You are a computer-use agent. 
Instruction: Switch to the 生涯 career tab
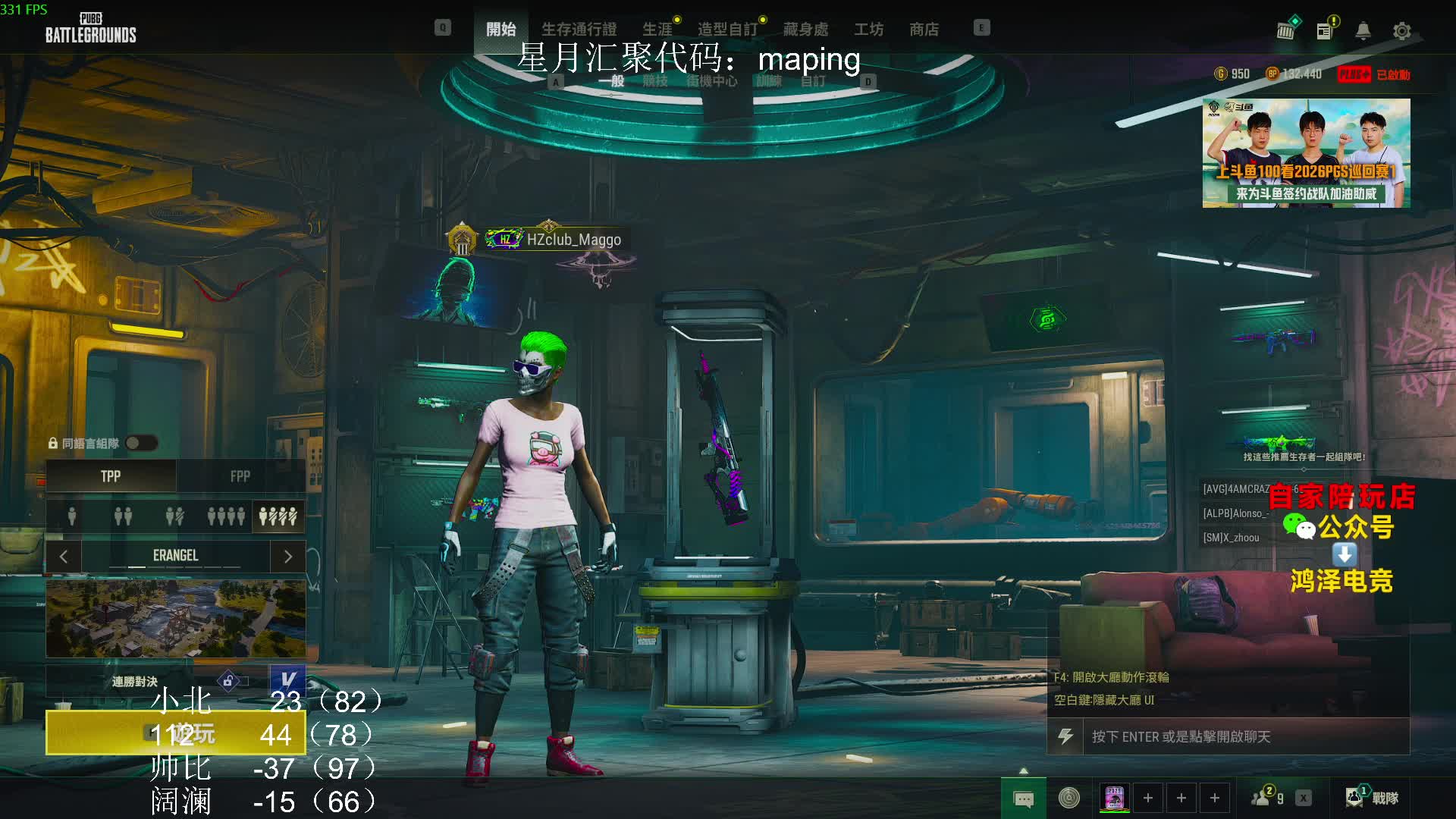(x=657, y=29)
